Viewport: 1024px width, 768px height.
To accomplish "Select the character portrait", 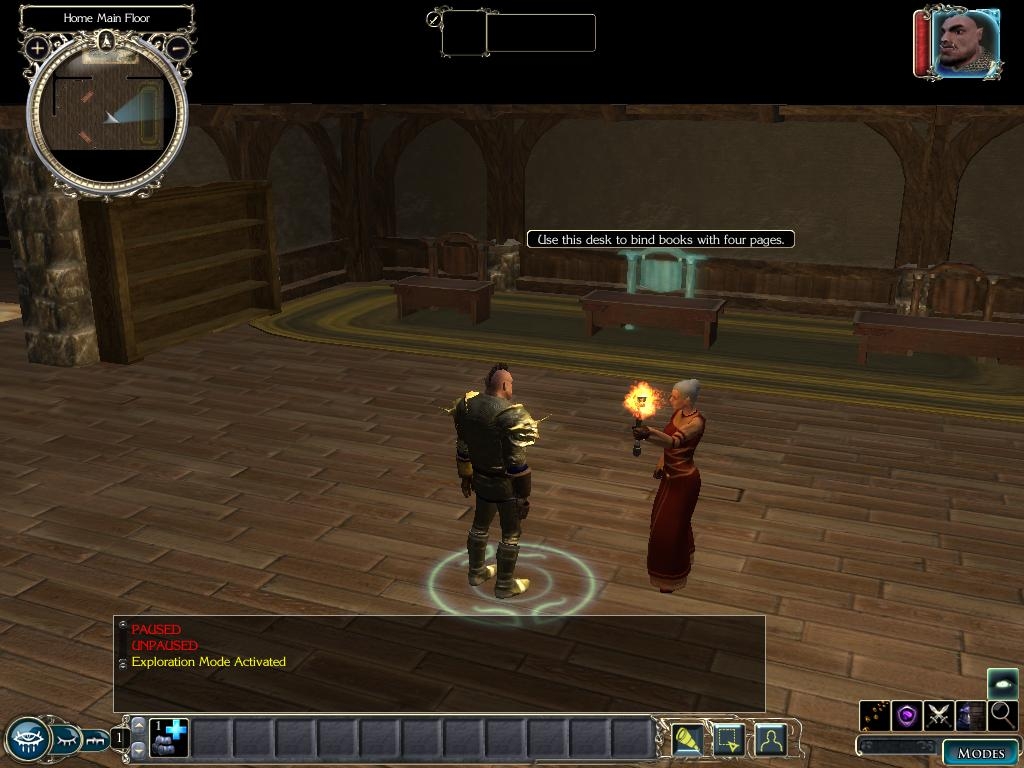I will click(965, 42).
